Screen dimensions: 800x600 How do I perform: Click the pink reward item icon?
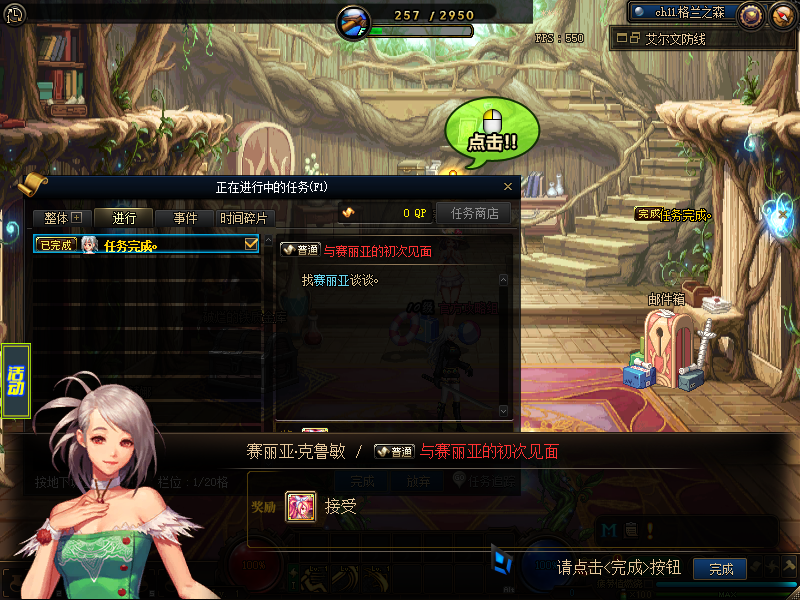[301, 506]
